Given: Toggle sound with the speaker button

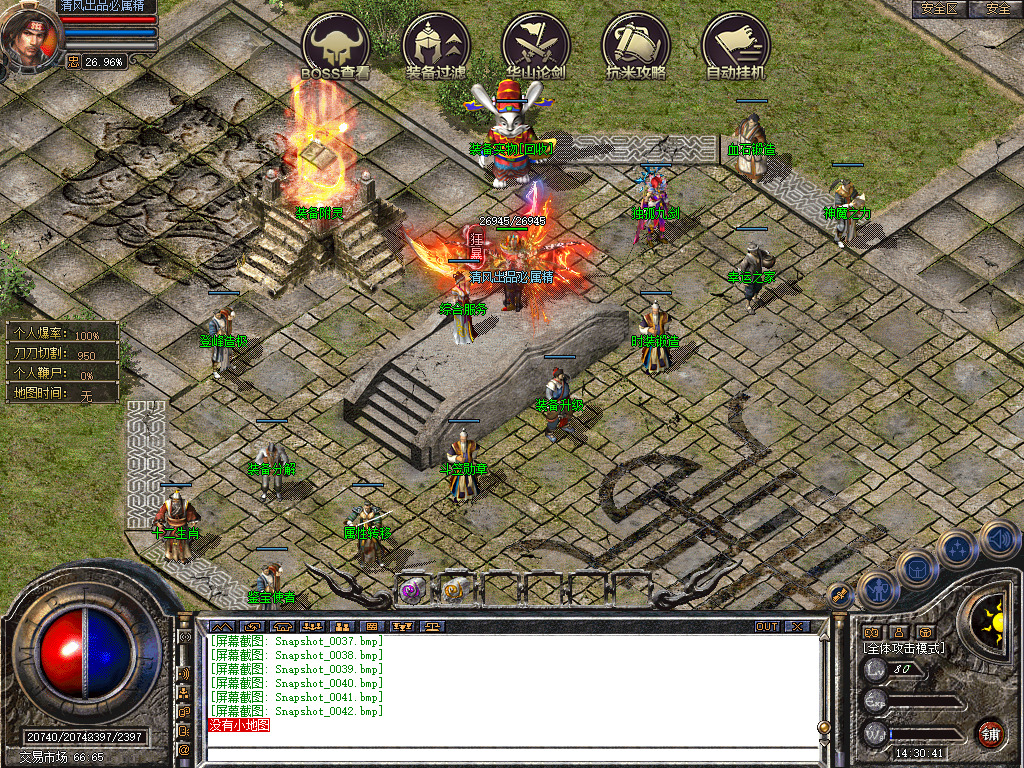Looking at the screenshot, I should coord(999,538).
